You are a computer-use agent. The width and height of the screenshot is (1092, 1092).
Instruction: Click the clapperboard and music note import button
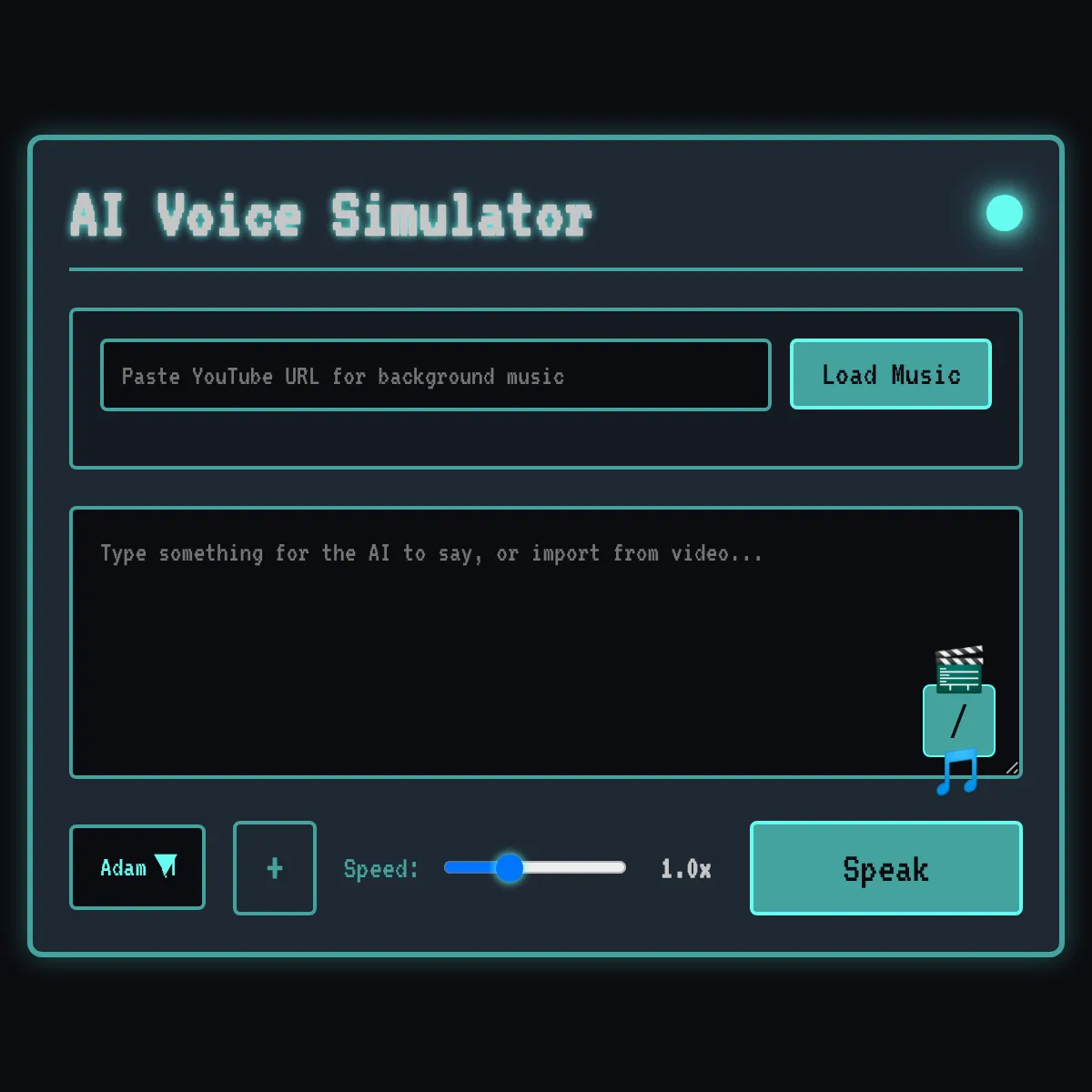[958, 721]
